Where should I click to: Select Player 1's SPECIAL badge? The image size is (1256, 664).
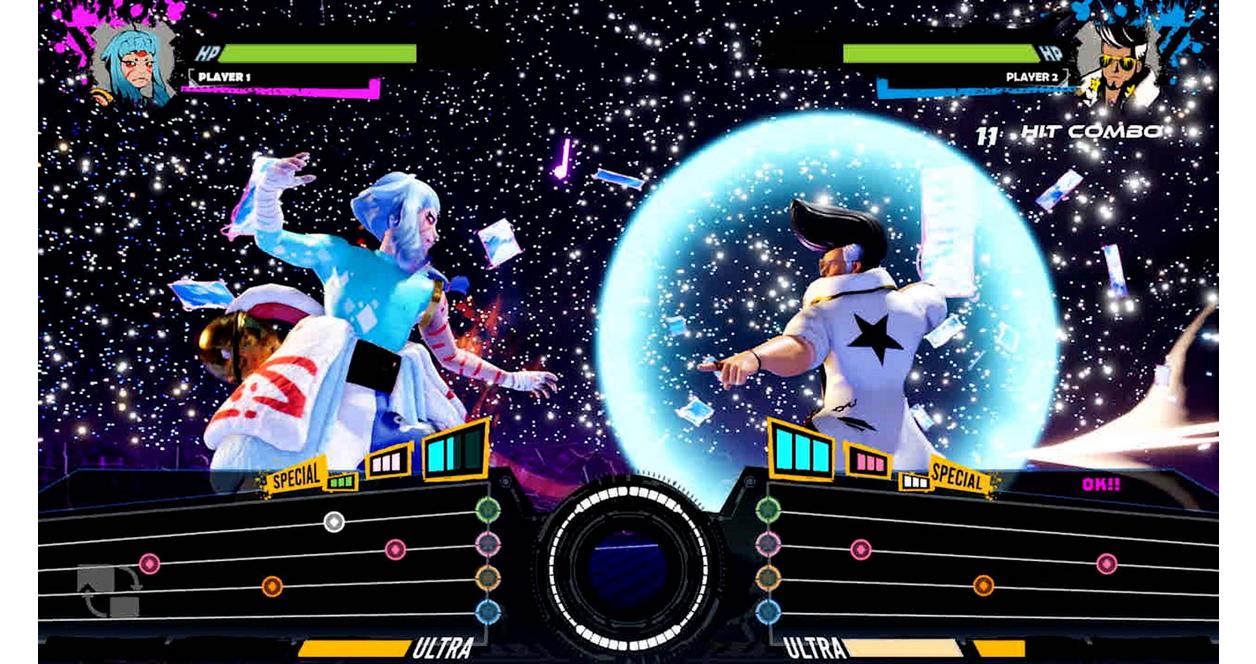[296, 477]
